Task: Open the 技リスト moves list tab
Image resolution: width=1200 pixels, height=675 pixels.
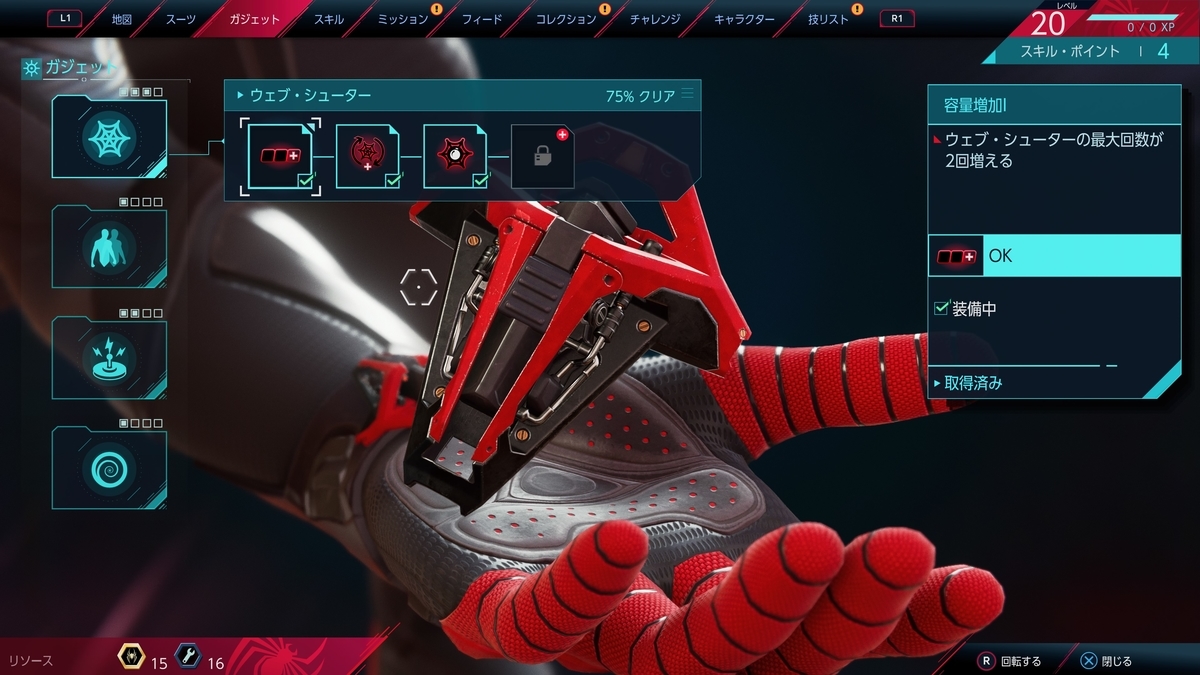Action: point(828,19)
